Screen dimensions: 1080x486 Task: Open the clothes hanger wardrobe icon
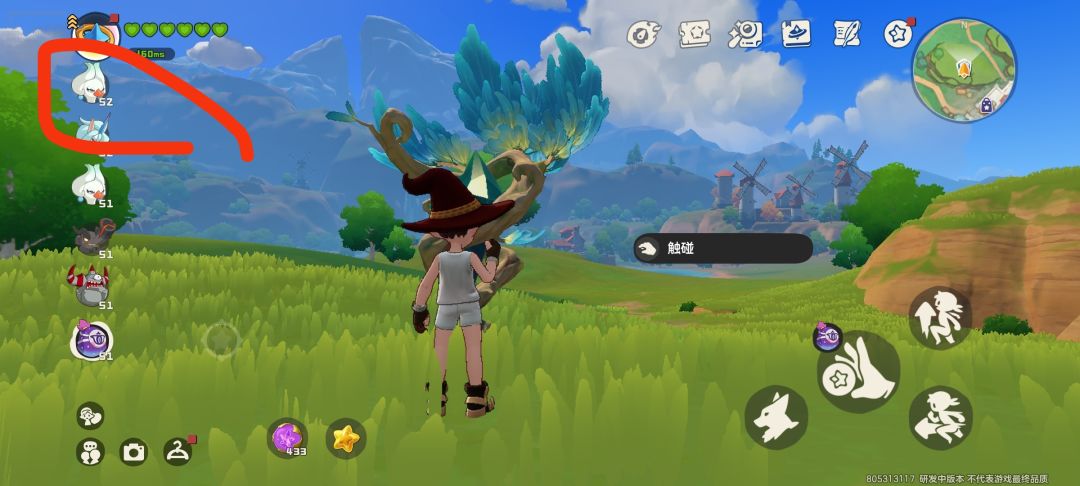click(178, 451)
